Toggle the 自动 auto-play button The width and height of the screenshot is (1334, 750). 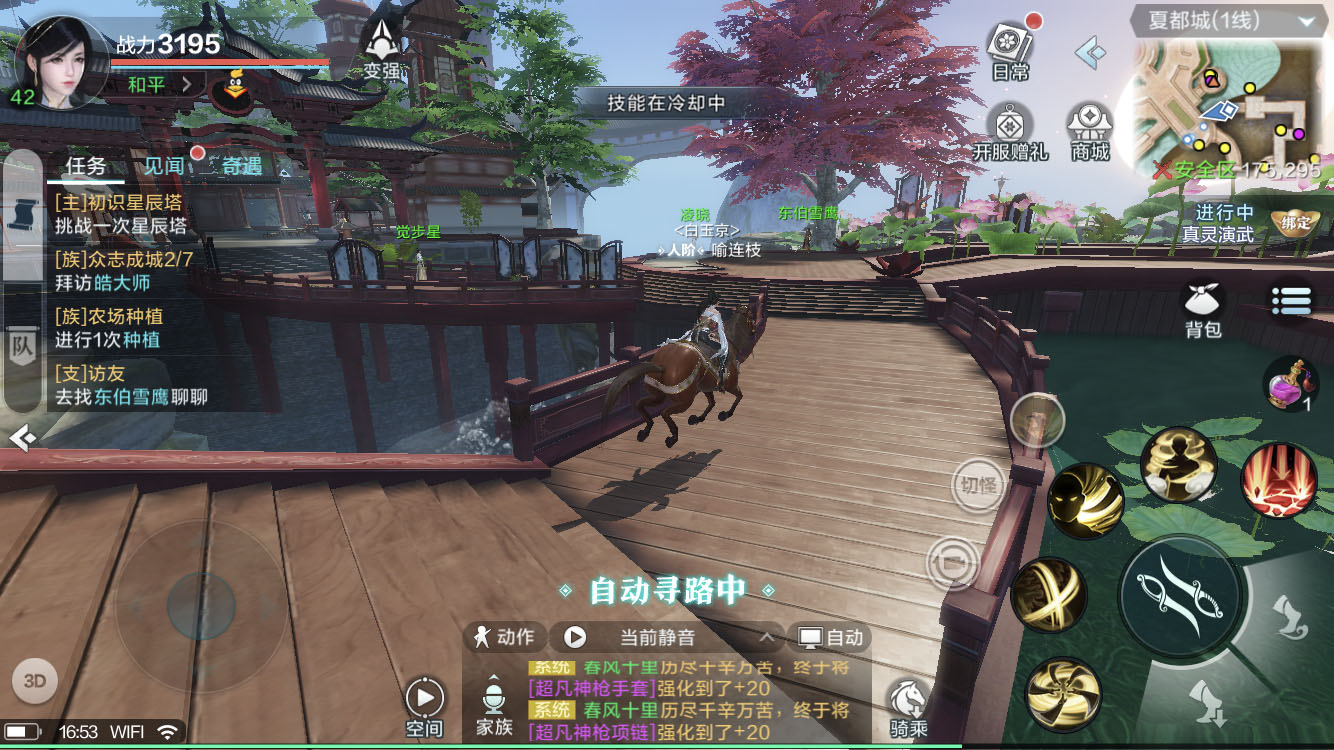tap(830, 637)
